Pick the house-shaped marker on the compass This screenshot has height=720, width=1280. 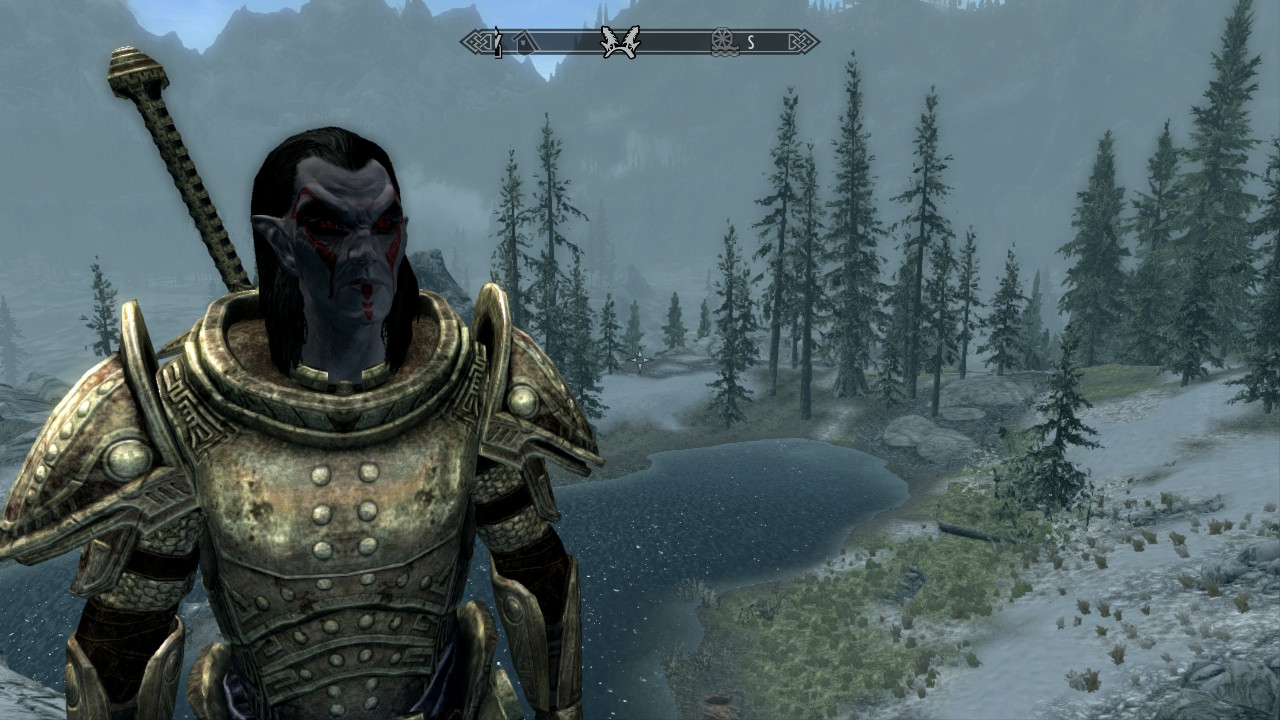tap(525, 42)
